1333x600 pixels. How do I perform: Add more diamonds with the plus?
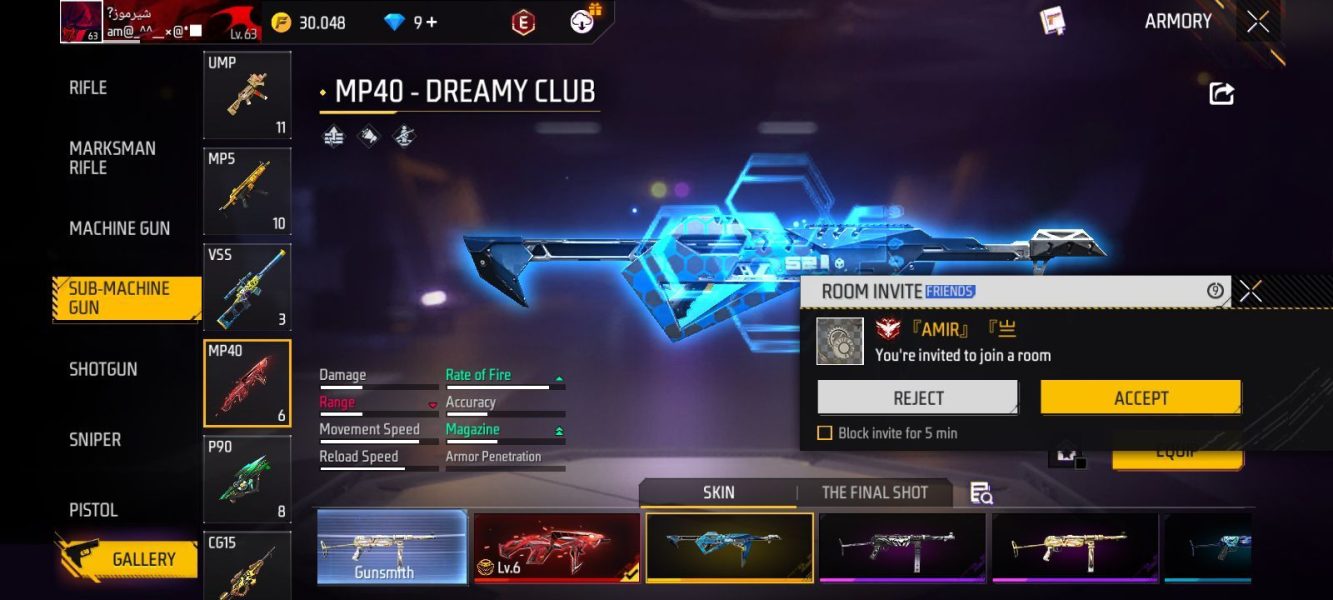point(431,22)
